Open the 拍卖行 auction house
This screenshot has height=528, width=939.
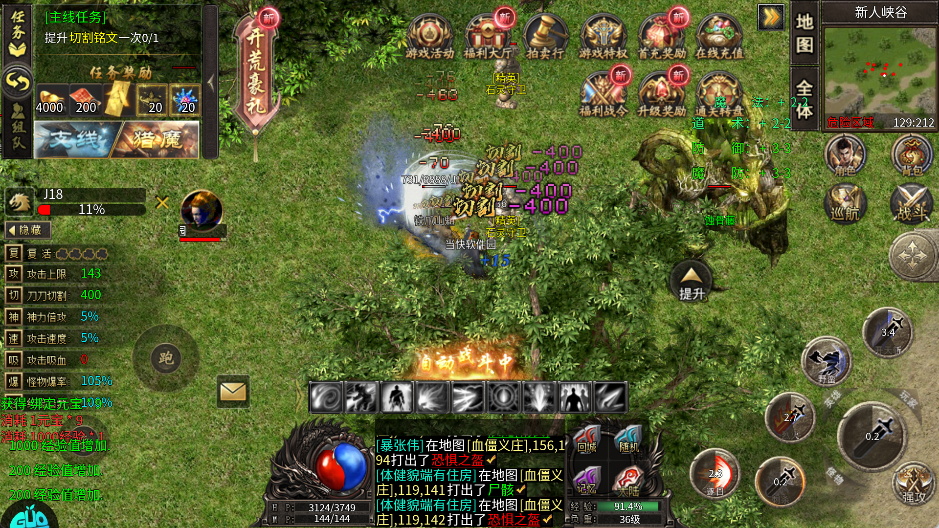tap(545, 37)
